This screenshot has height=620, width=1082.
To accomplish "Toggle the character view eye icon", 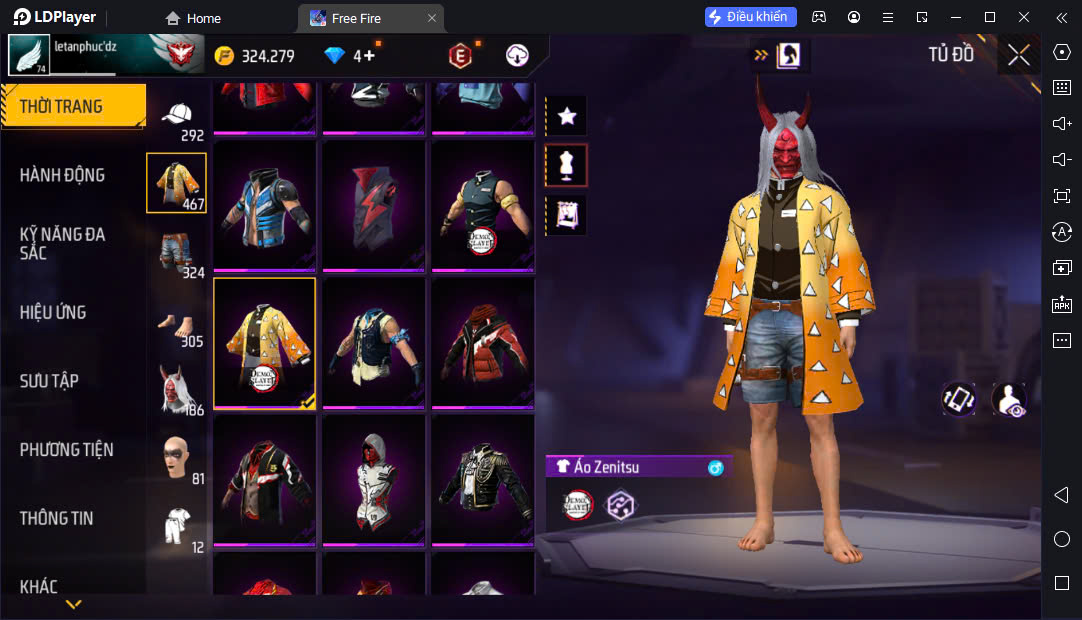I will click(x=1008, y=400).
